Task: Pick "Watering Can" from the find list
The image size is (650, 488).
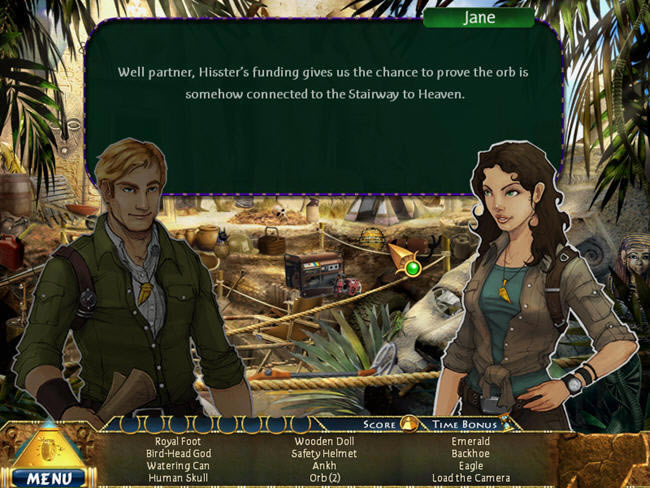Action: [178, 465]
